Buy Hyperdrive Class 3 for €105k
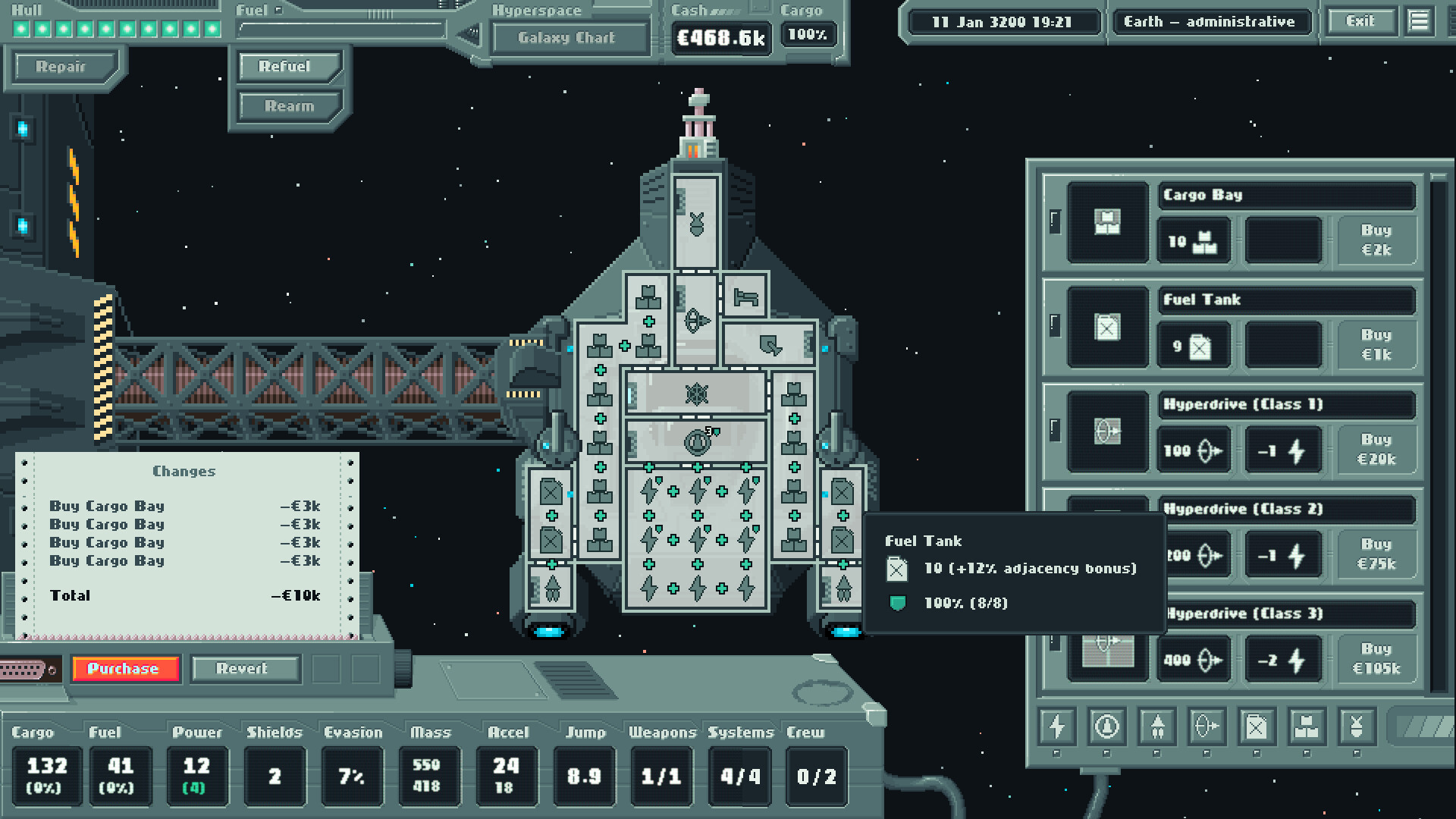Viewport: 1456px width, 819px height. [x=1376, y=659]
